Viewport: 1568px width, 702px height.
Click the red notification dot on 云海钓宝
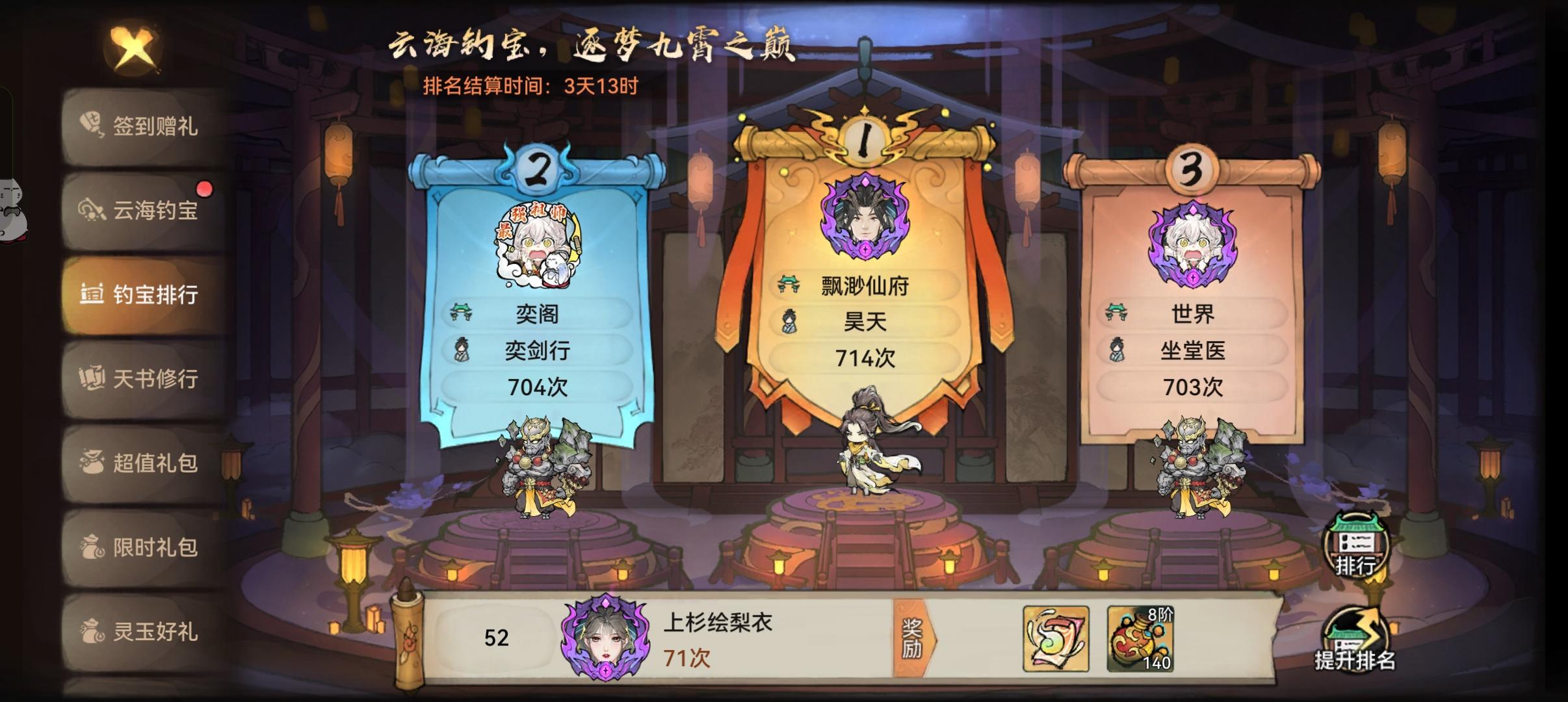click(x=205, y=188)
